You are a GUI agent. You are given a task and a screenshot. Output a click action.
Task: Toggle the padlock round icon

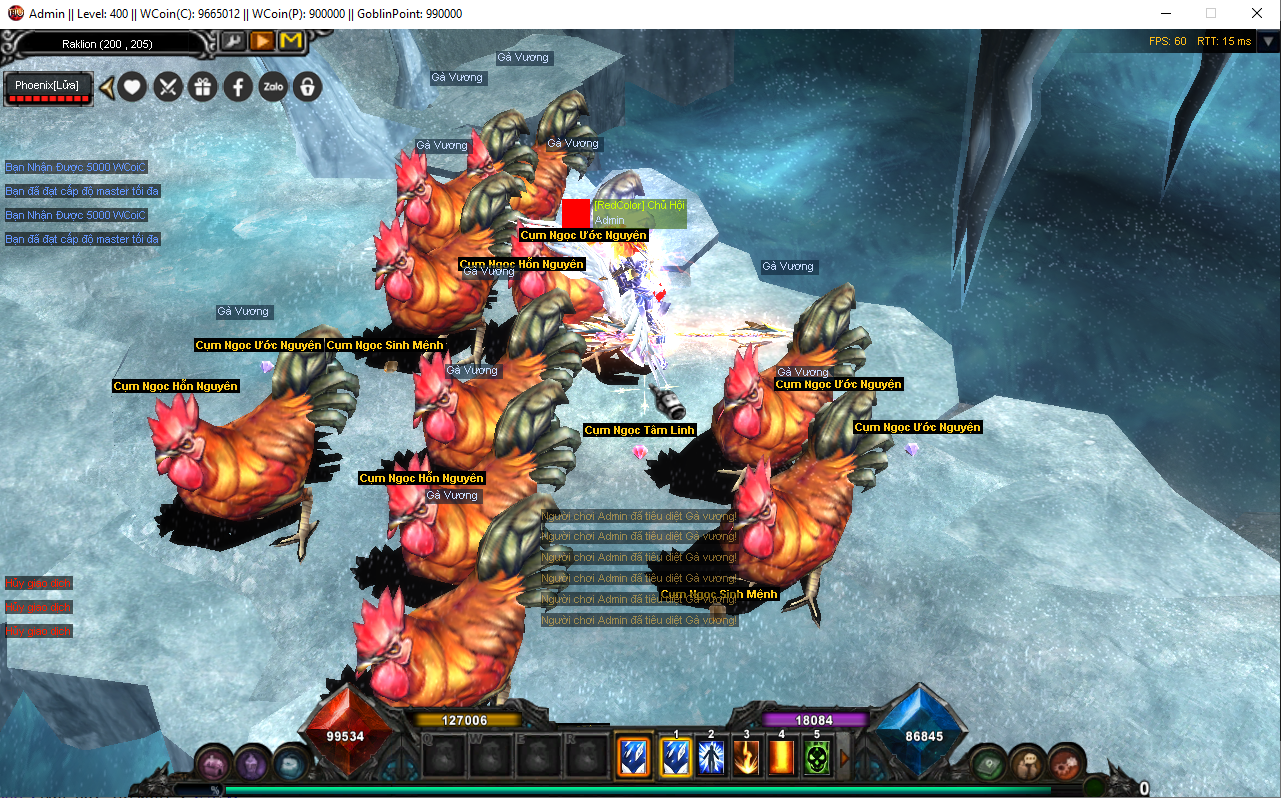307,87
